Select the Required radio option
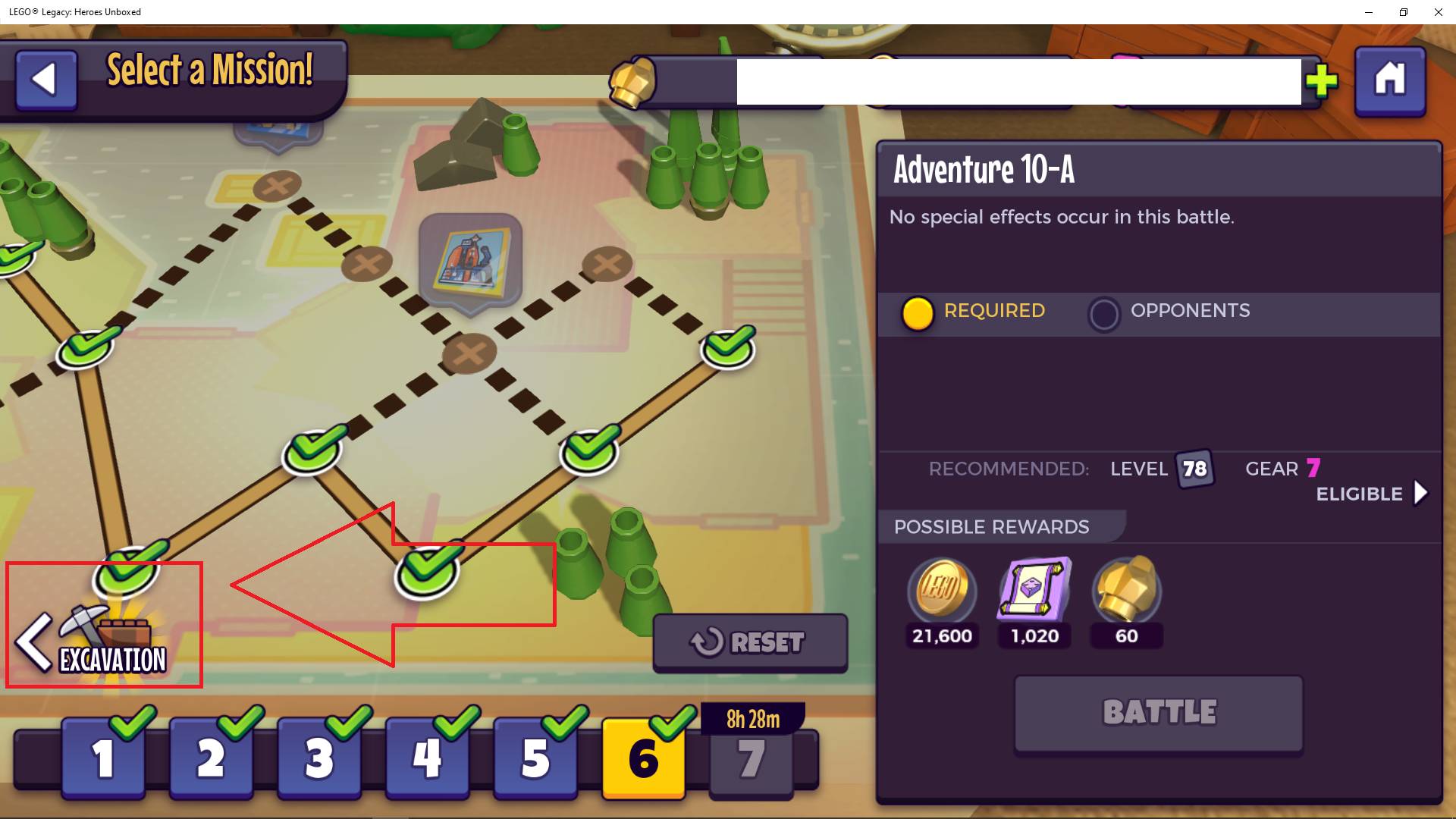This screenshot has width=1456, height=819. point(918,313)
